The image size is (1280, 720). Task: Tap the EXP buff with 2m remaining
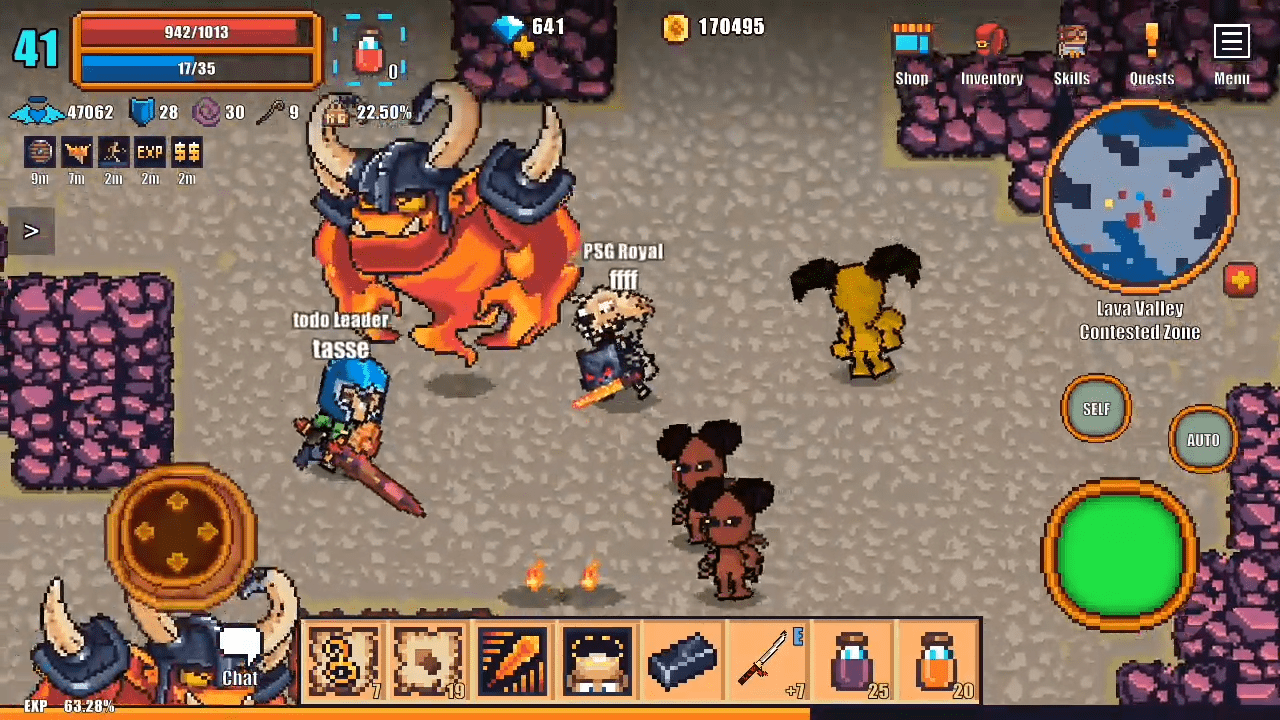coord(149,152)
